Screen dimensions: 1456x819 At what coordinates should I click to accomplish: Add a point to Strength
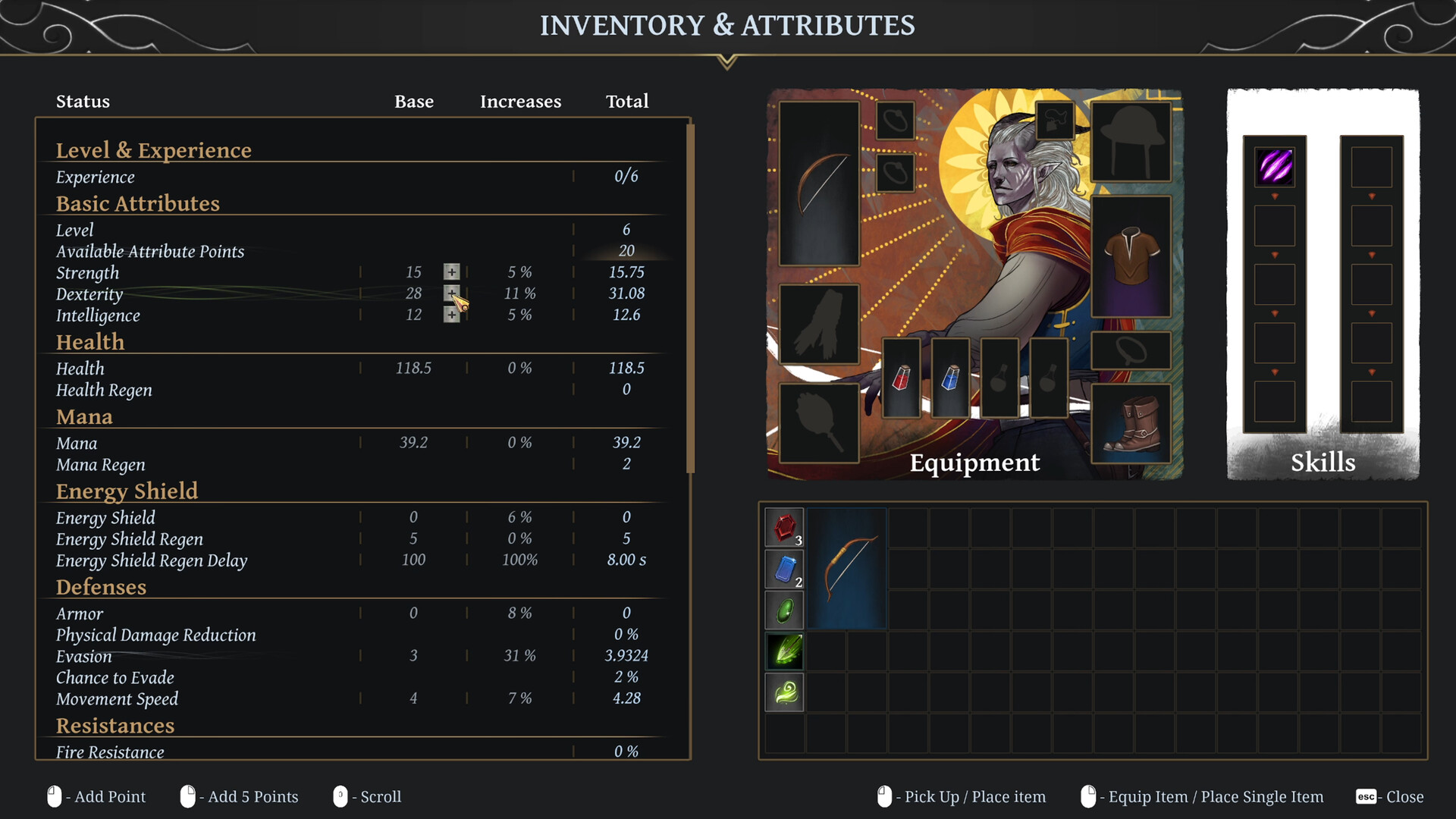coord(452,271)
